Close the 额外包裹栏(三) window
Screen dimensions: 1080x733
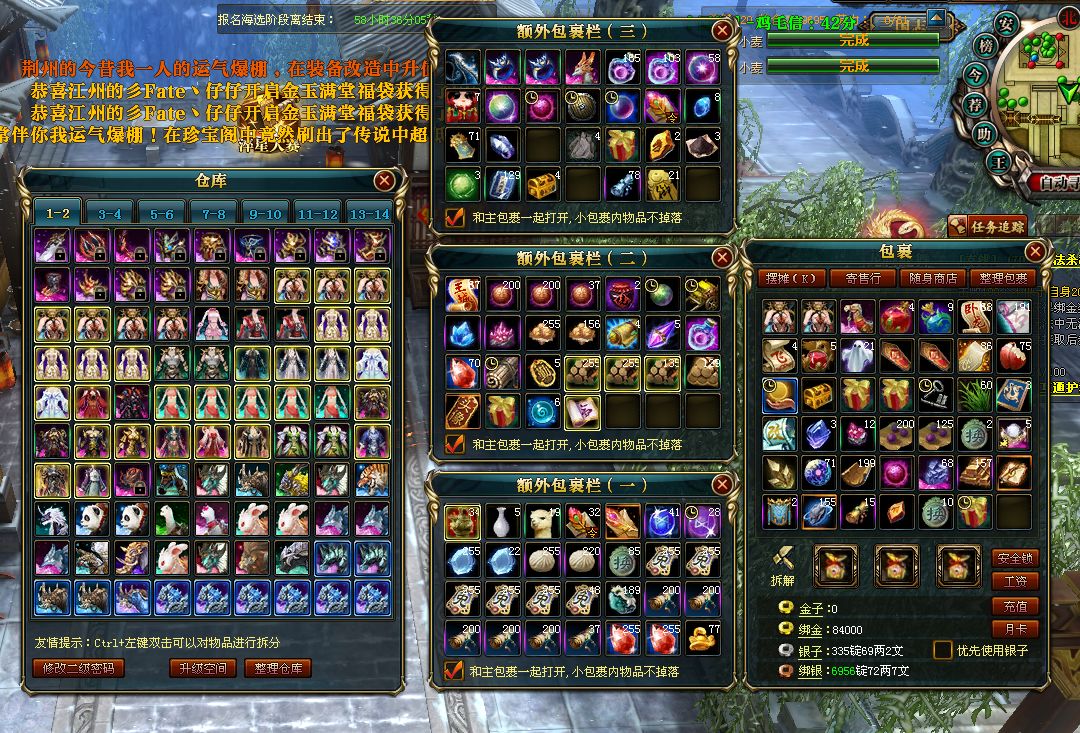click(721, 31)
